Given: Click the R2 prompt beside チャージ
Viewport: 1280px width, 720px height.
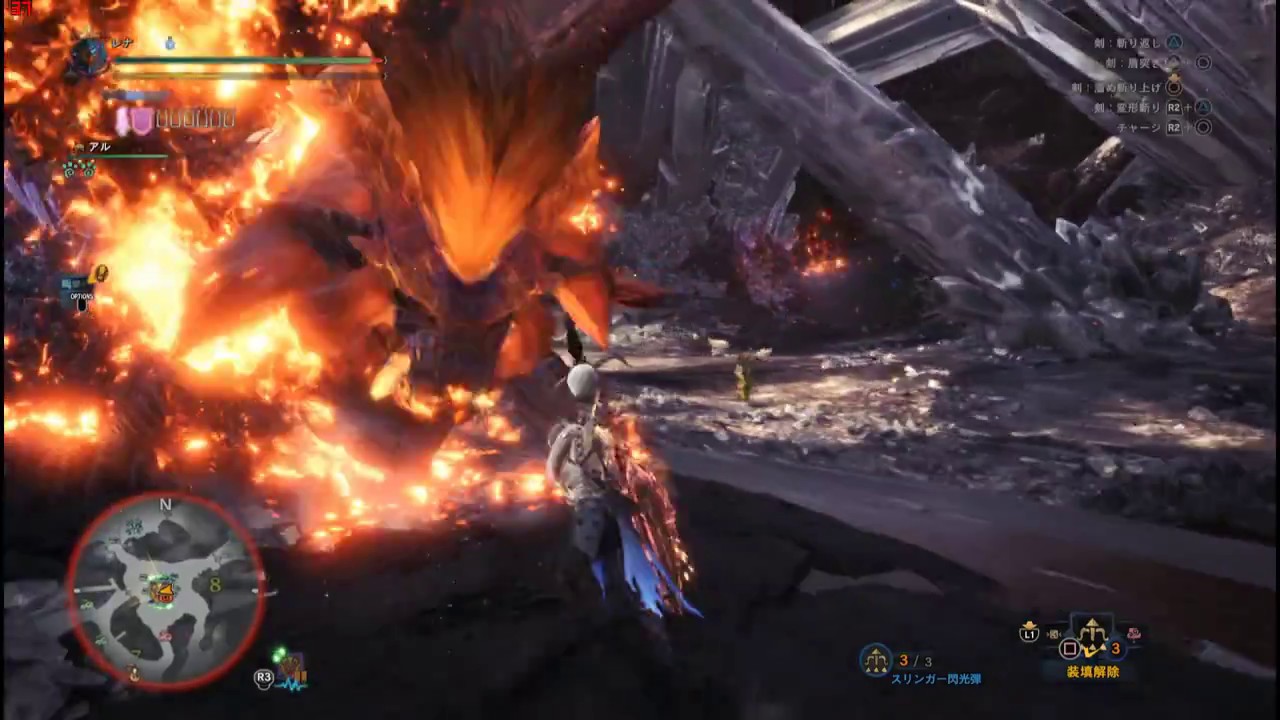Looking at the screenshot, I should (x=1173, y=127).
